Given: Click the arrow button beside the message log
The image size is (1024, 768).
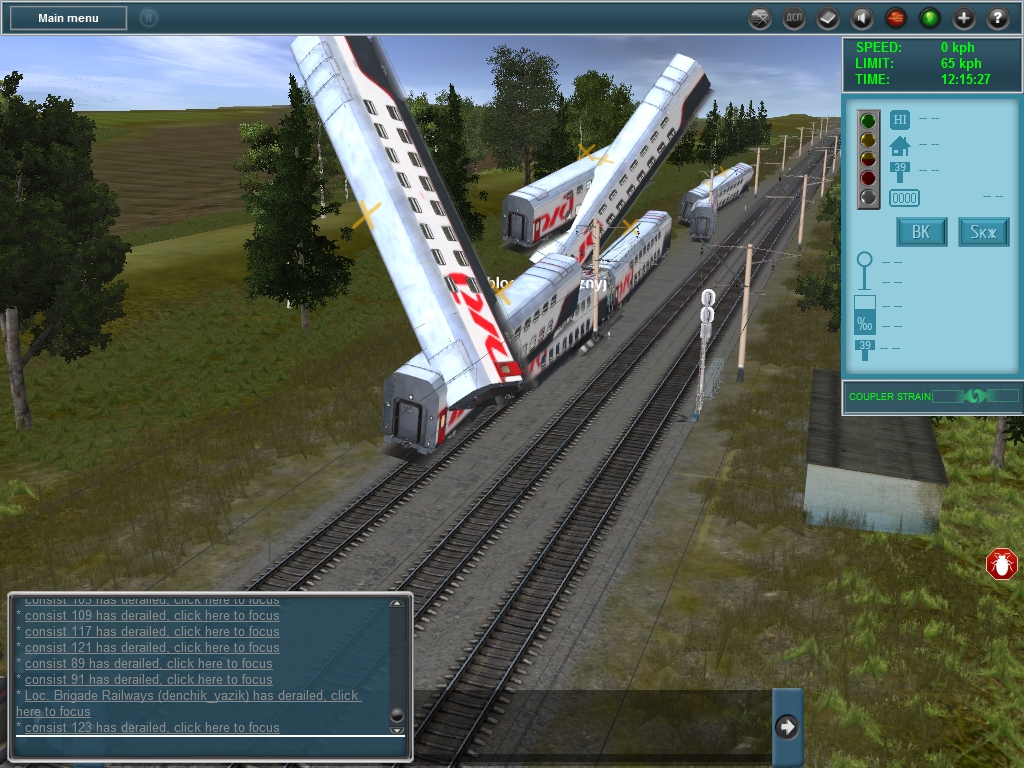Looking at the screenshot, I should (x=787, y=727).
